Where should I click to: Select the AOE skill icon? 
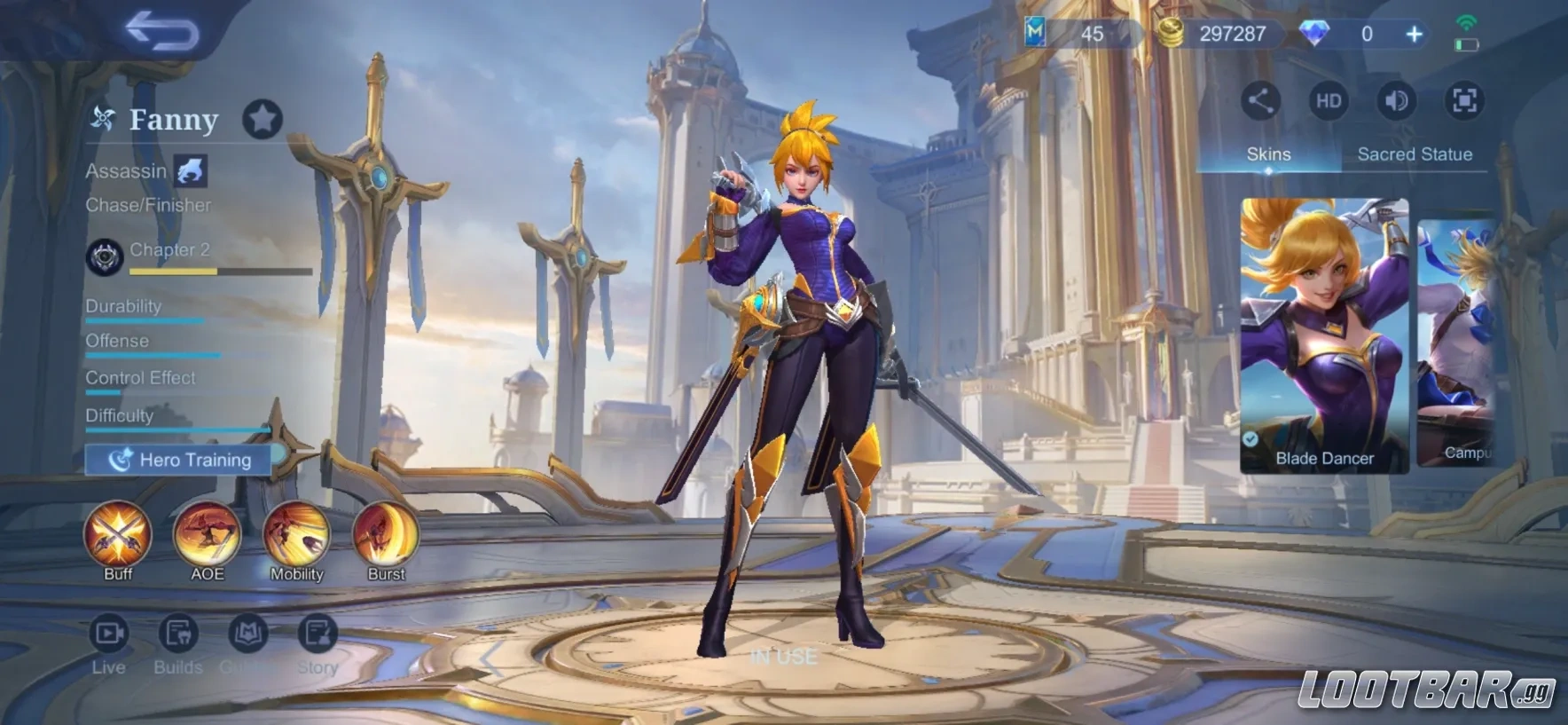click(x=207, y=535)
